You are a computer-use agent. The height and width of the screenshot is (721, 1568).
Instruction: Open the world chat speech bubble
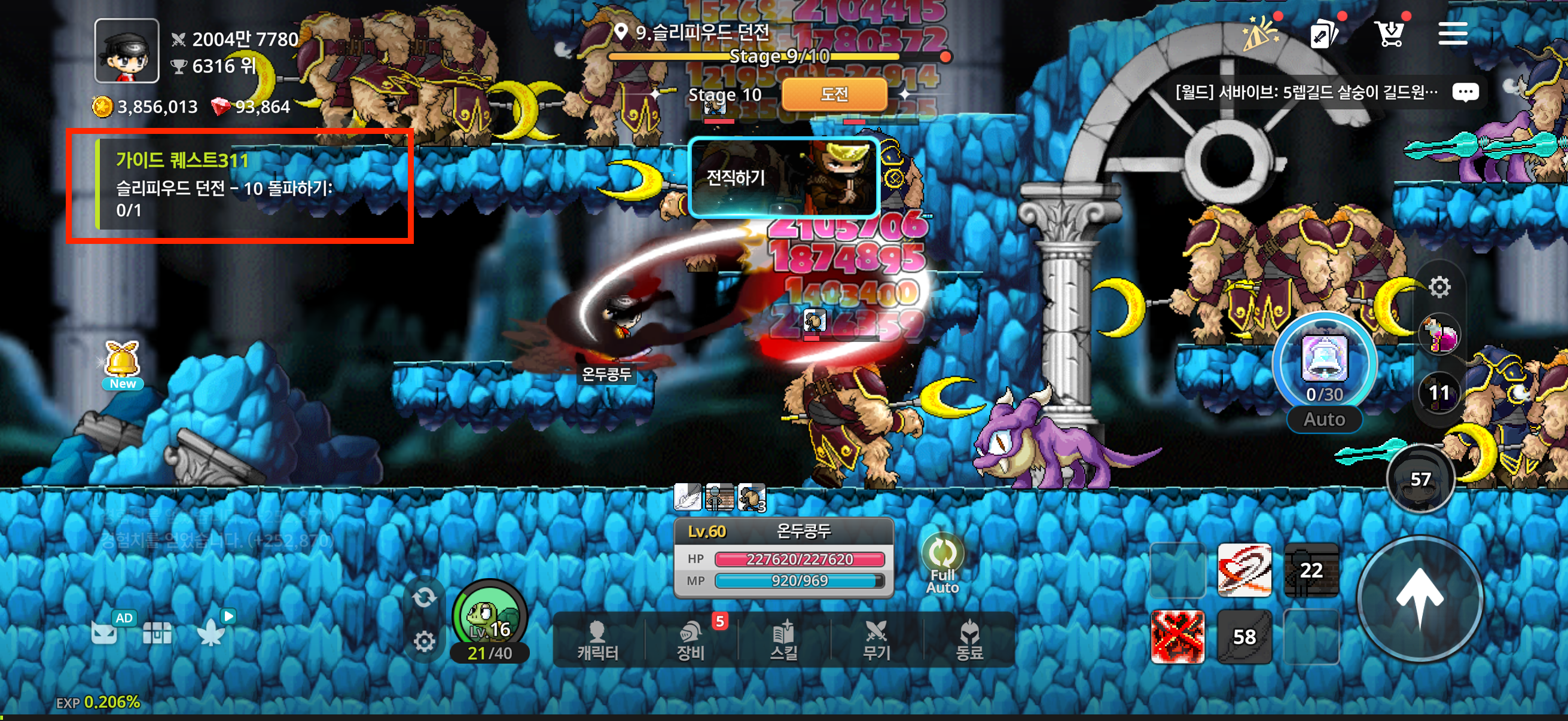pyautogui.click(x=1465, y=93)
